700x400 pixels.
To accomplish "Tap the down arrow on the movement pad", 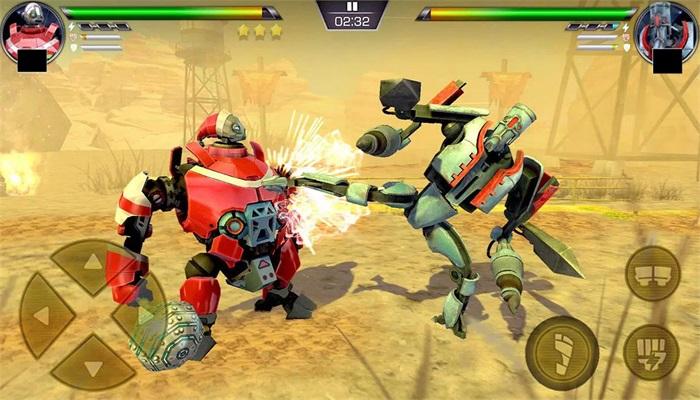I will (92, 366).
